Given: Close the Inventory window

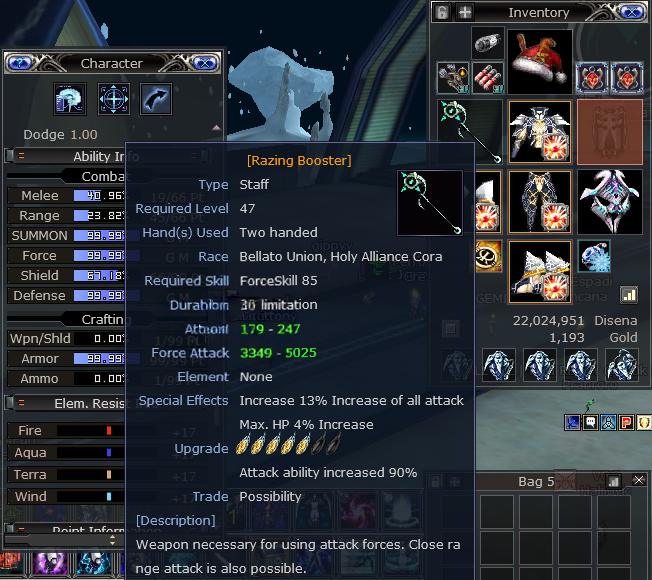Looking at the screenshot, I should [631, 12].
